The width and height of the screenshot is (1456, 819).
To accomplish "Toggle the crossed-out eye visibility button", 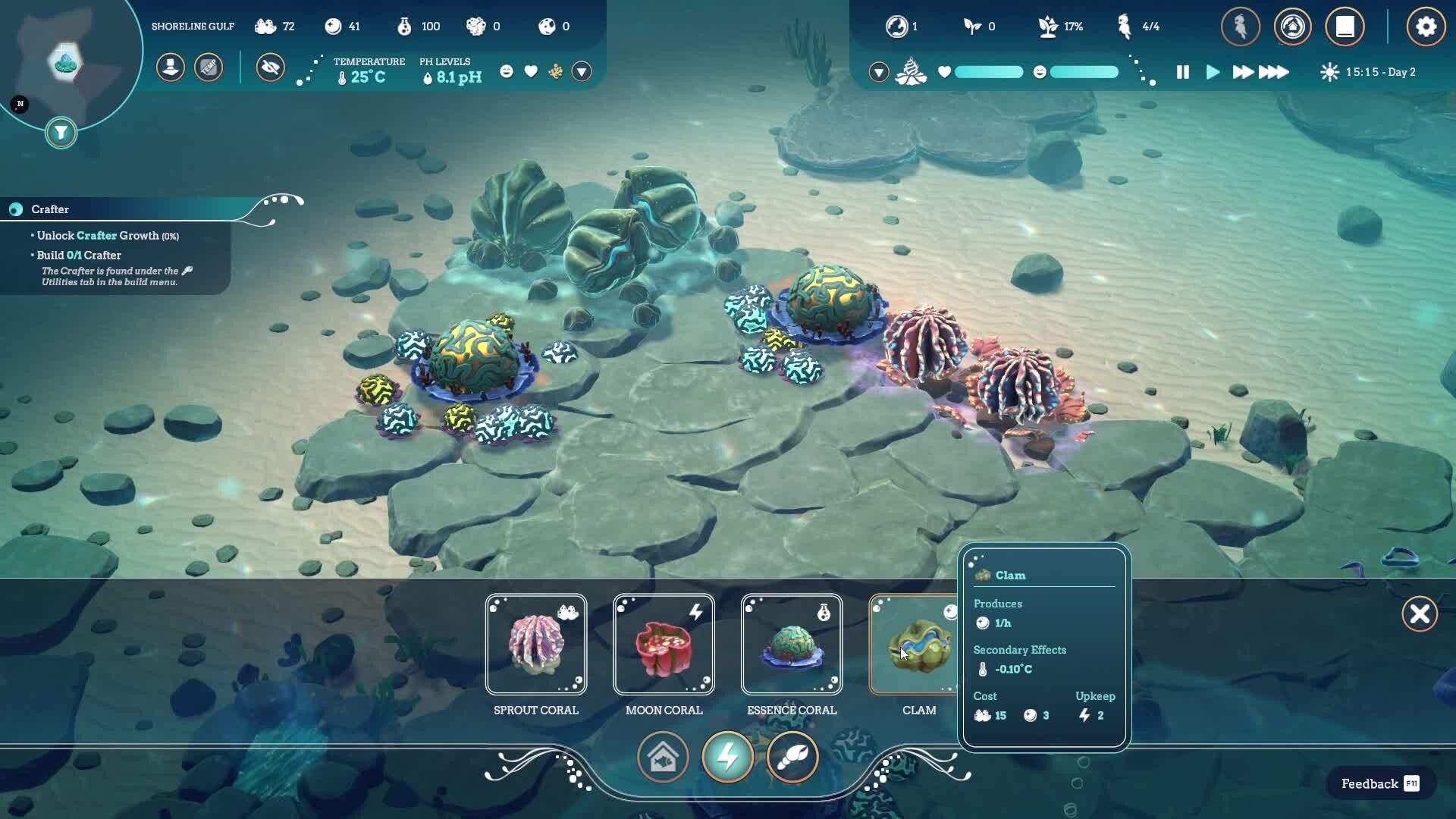I will click(x=270, y=67).
